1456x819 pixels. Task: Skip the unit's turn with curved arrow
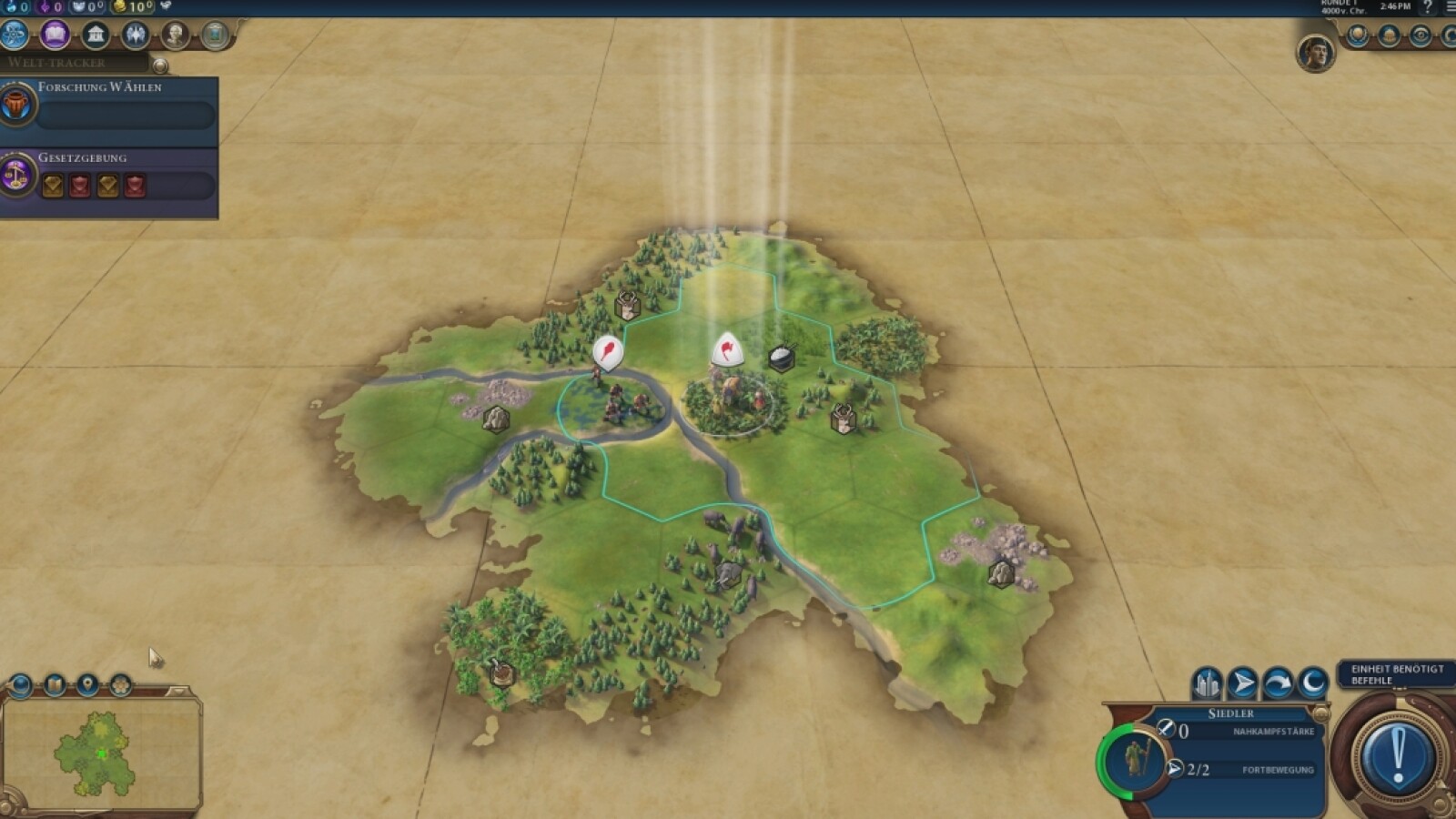click(x=1278, y=683)
